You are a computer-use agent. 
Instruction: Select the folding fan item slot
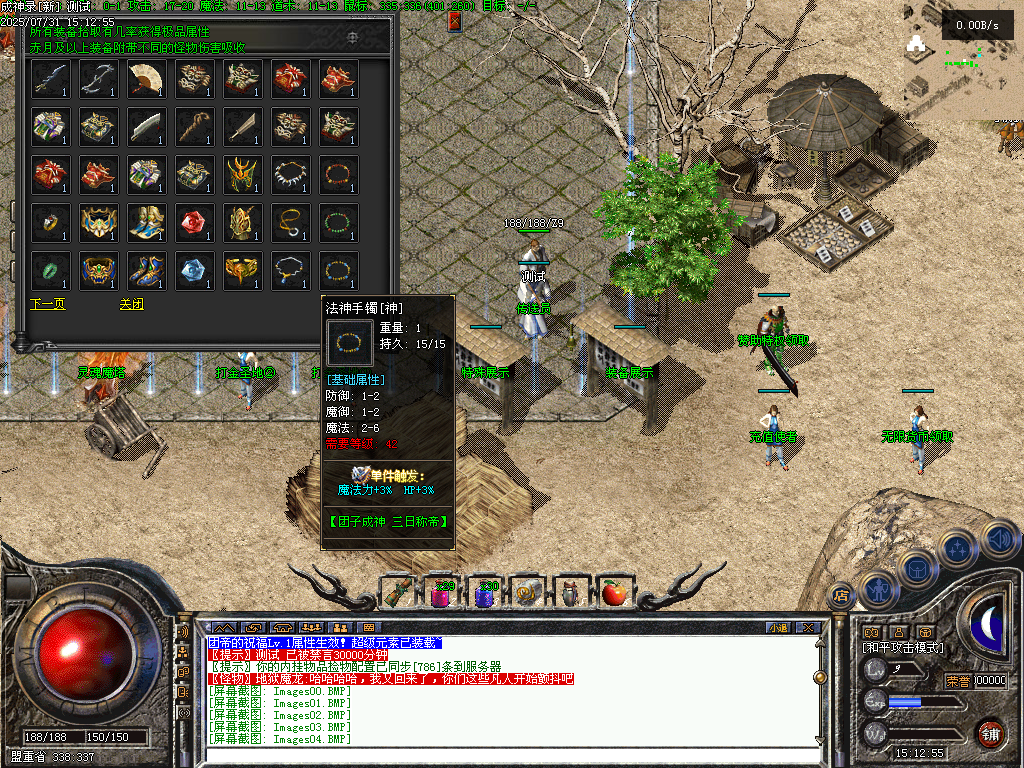pos(147,78)
